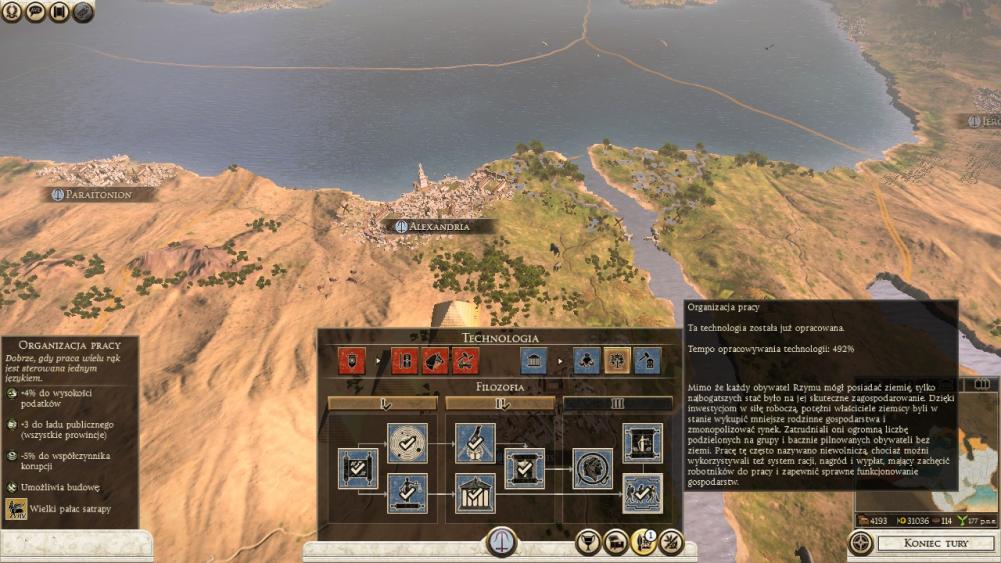Click the compass button beside Koniec Tury
Viewport: 1001px width, 563px height.
point(860,543)
